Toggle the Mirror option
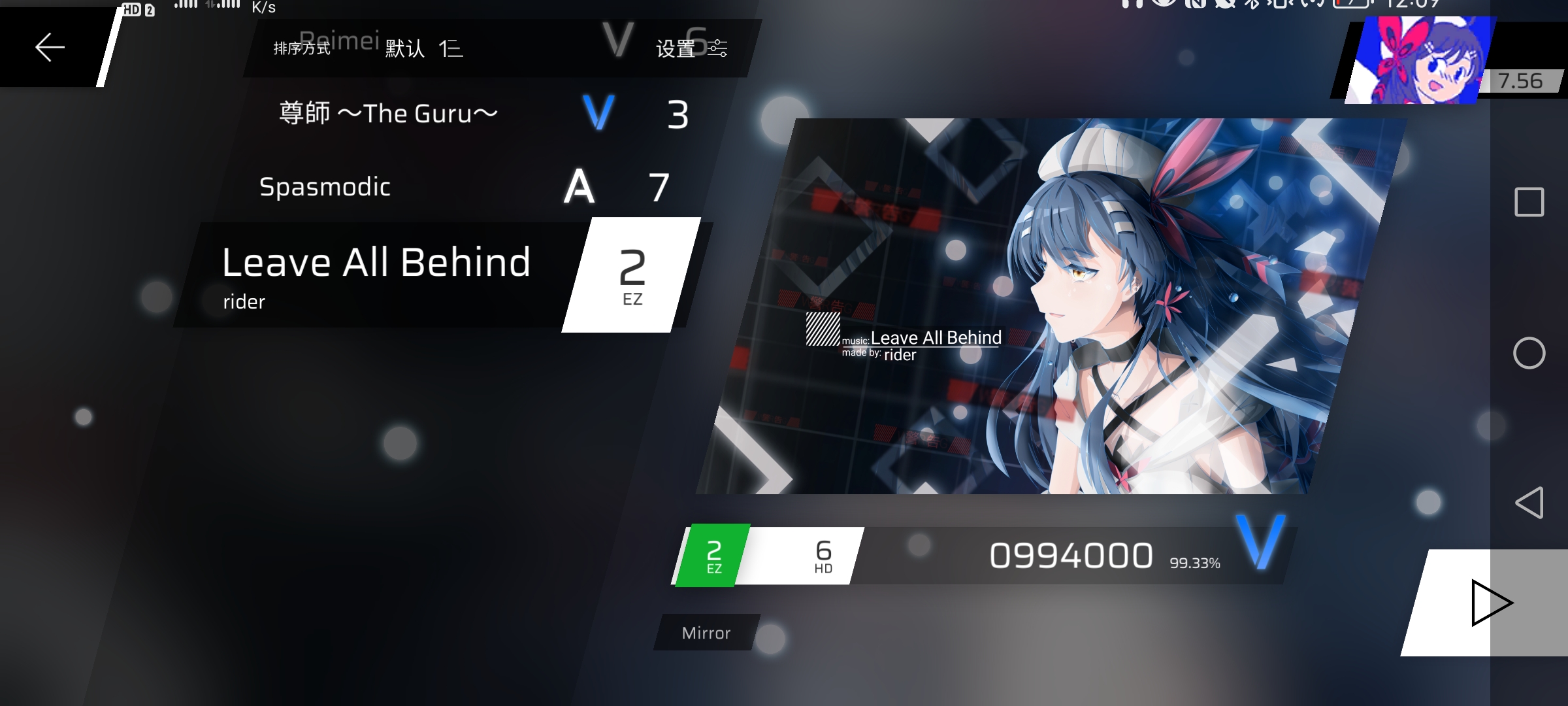Image resolution: width=1568 pixels, height=706 pixels. click(706, 633)
